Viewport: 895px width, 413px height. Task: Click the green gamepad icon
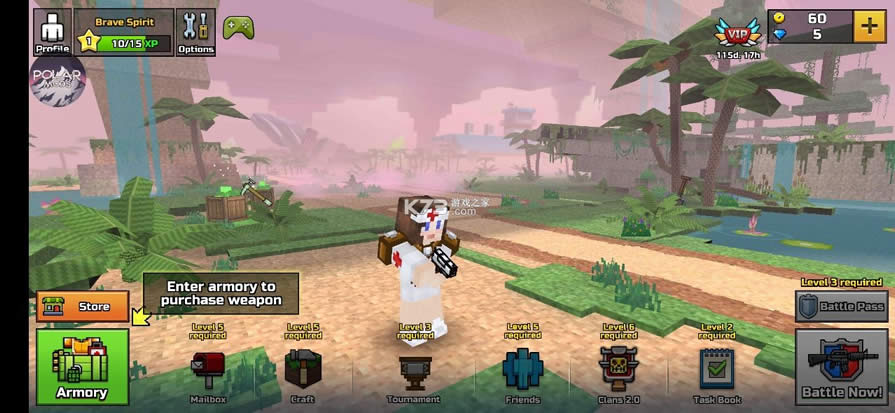pos(238,27)
